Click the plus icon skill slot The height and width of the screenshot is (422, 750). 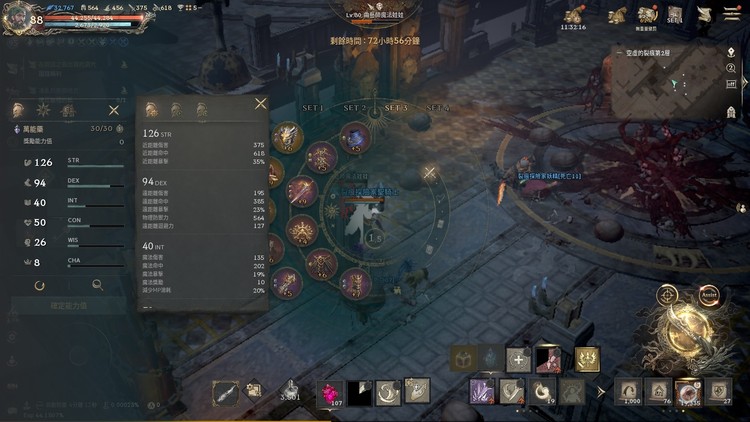[x=518, y=359]
